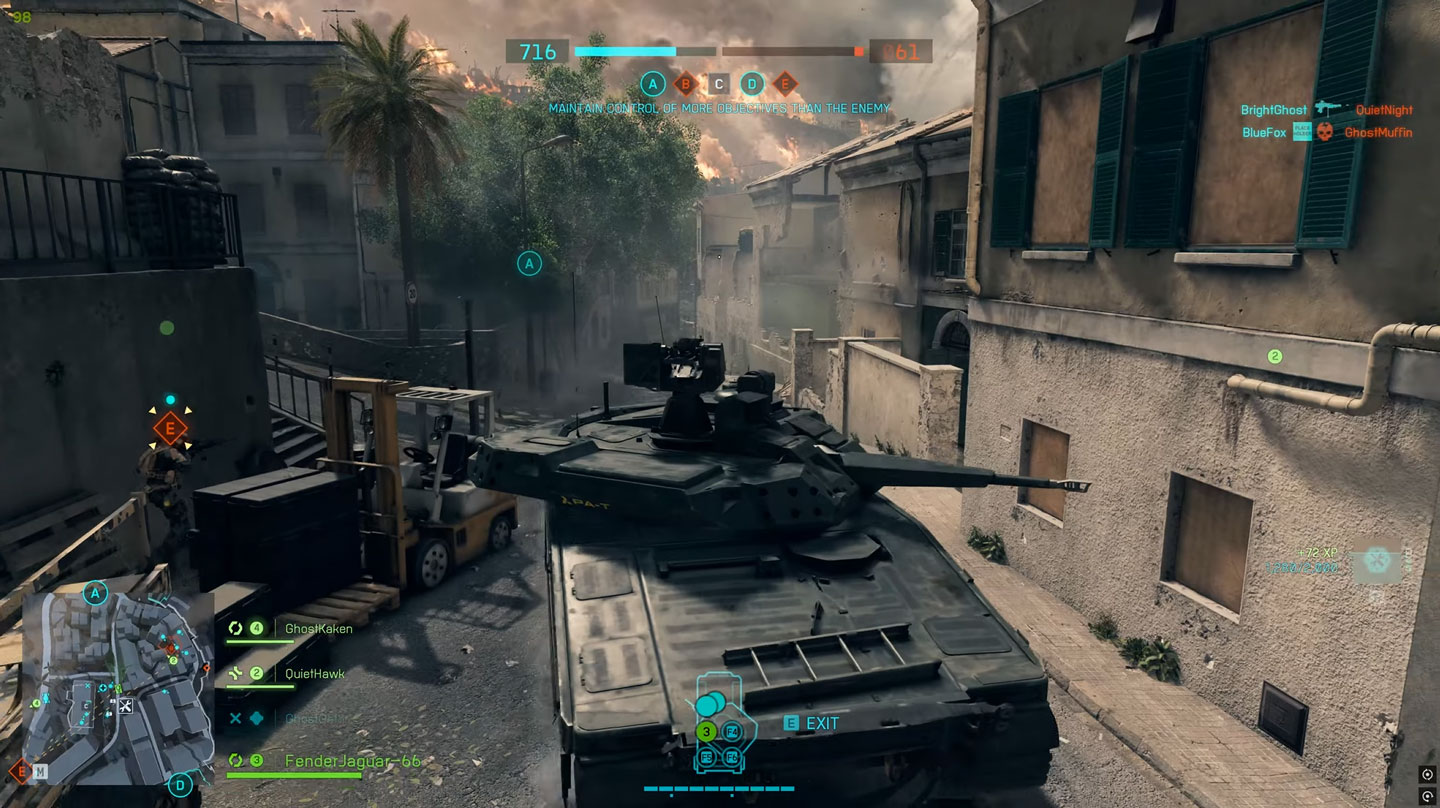1440x808 pixels.
Task: Pick enemy objective E in the top bar
Action: (x=785, y=84)
